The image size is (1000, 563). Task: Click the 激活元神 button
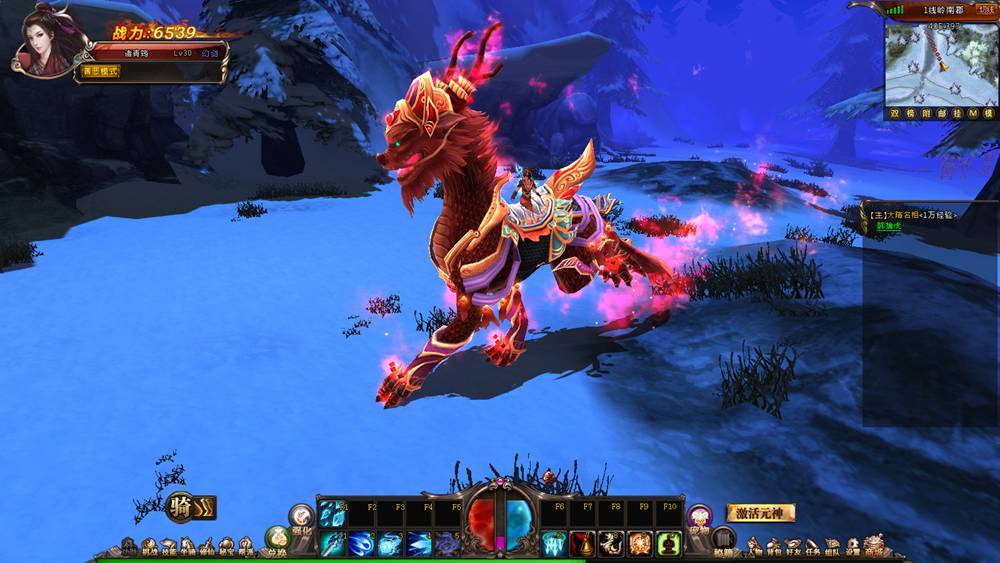[x=760, y=513]
